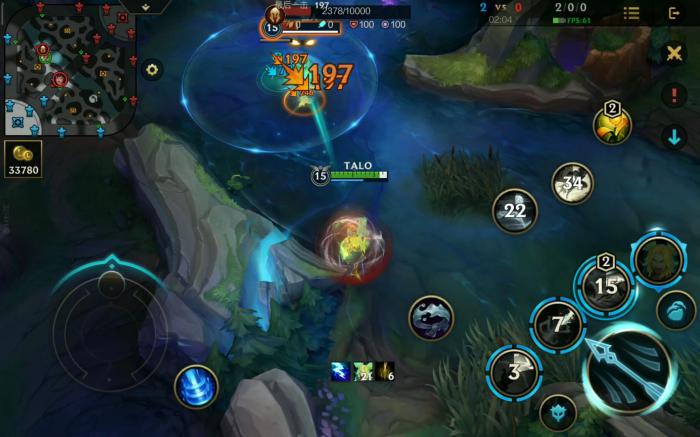
Task: Open the gear settings button beside the minimap
Action: [x=152, y=69]
